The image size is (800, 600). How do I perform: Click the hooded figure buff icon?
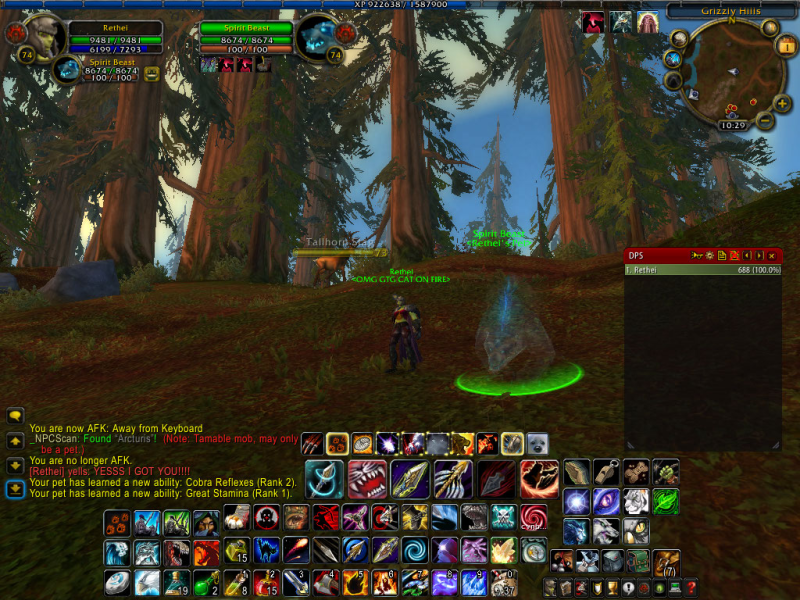pyautogui.click(x=648, y=23)
